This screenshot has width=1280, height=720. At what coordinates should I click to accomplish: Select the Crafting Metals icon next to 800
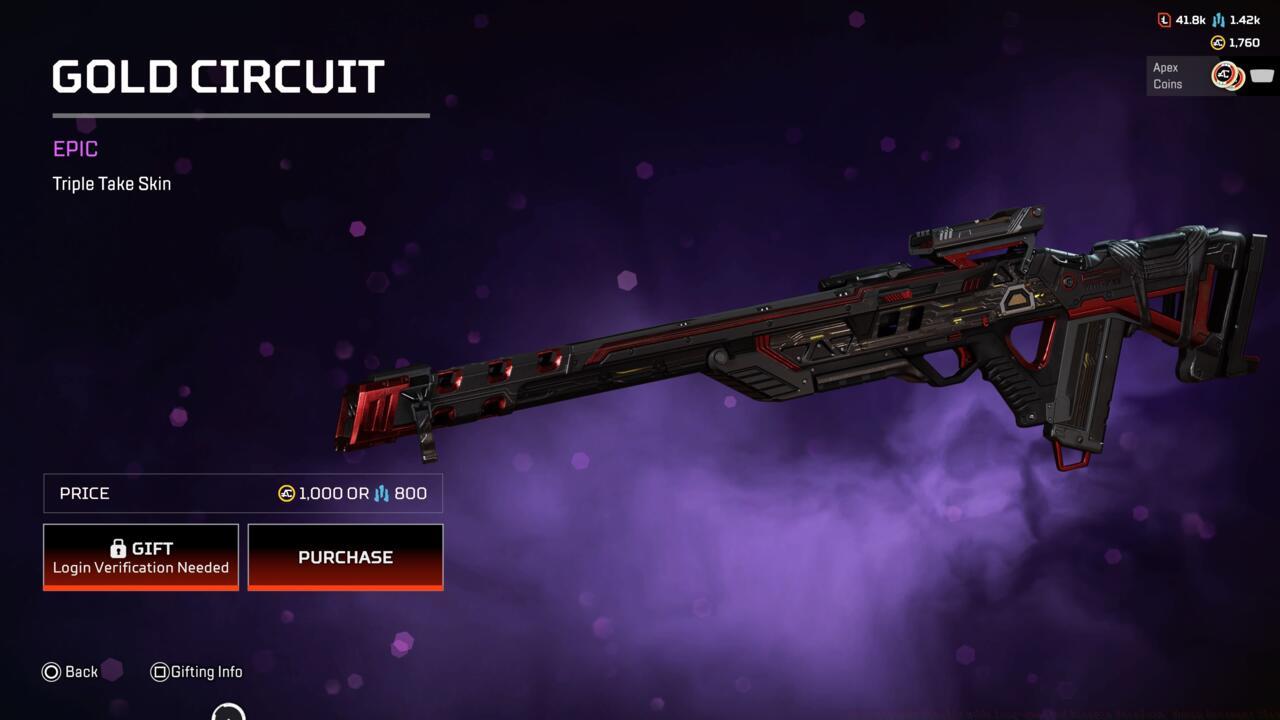pos(380,493)
